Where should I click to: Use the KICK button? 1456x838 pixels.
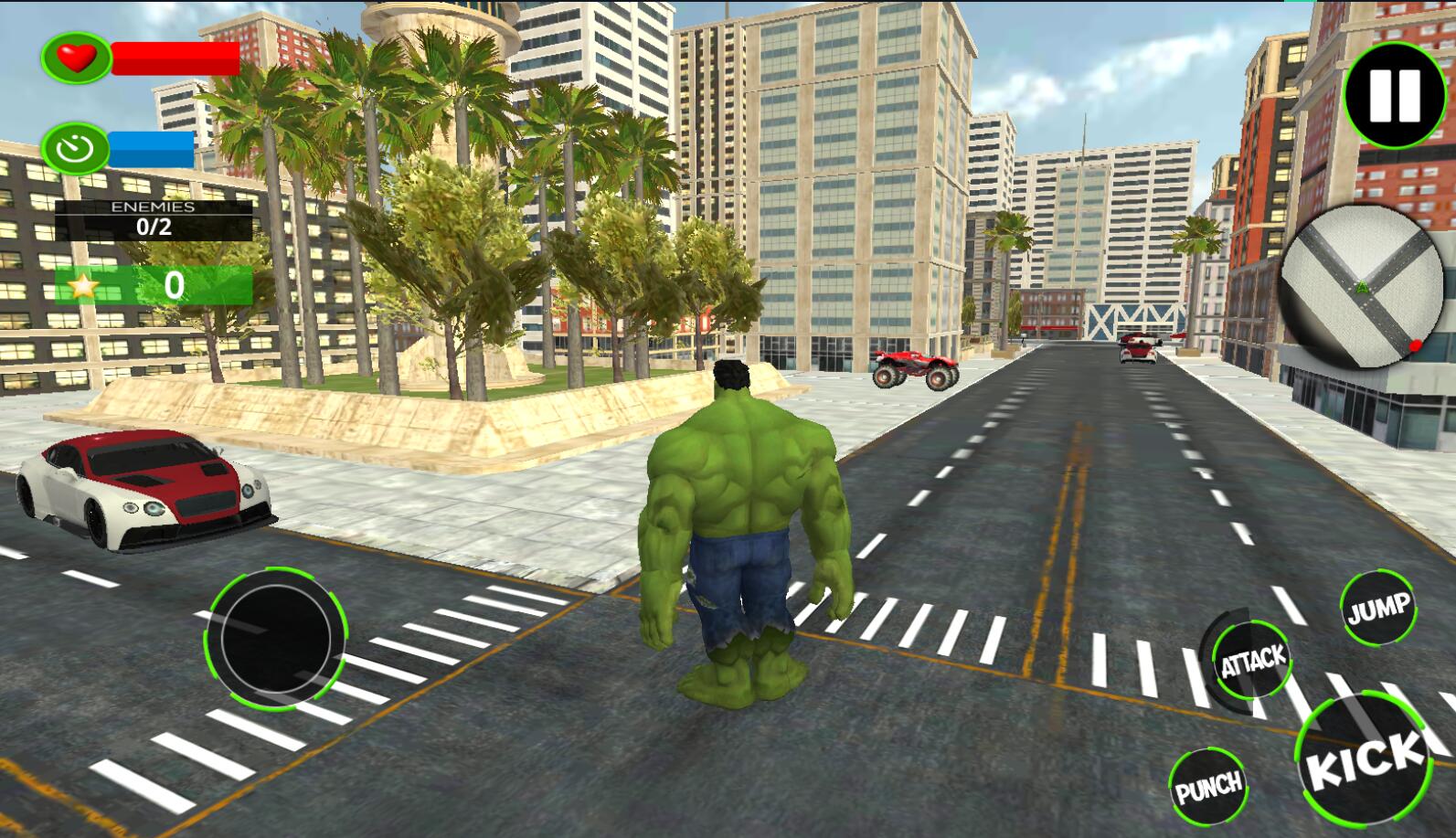[1366, 758]
